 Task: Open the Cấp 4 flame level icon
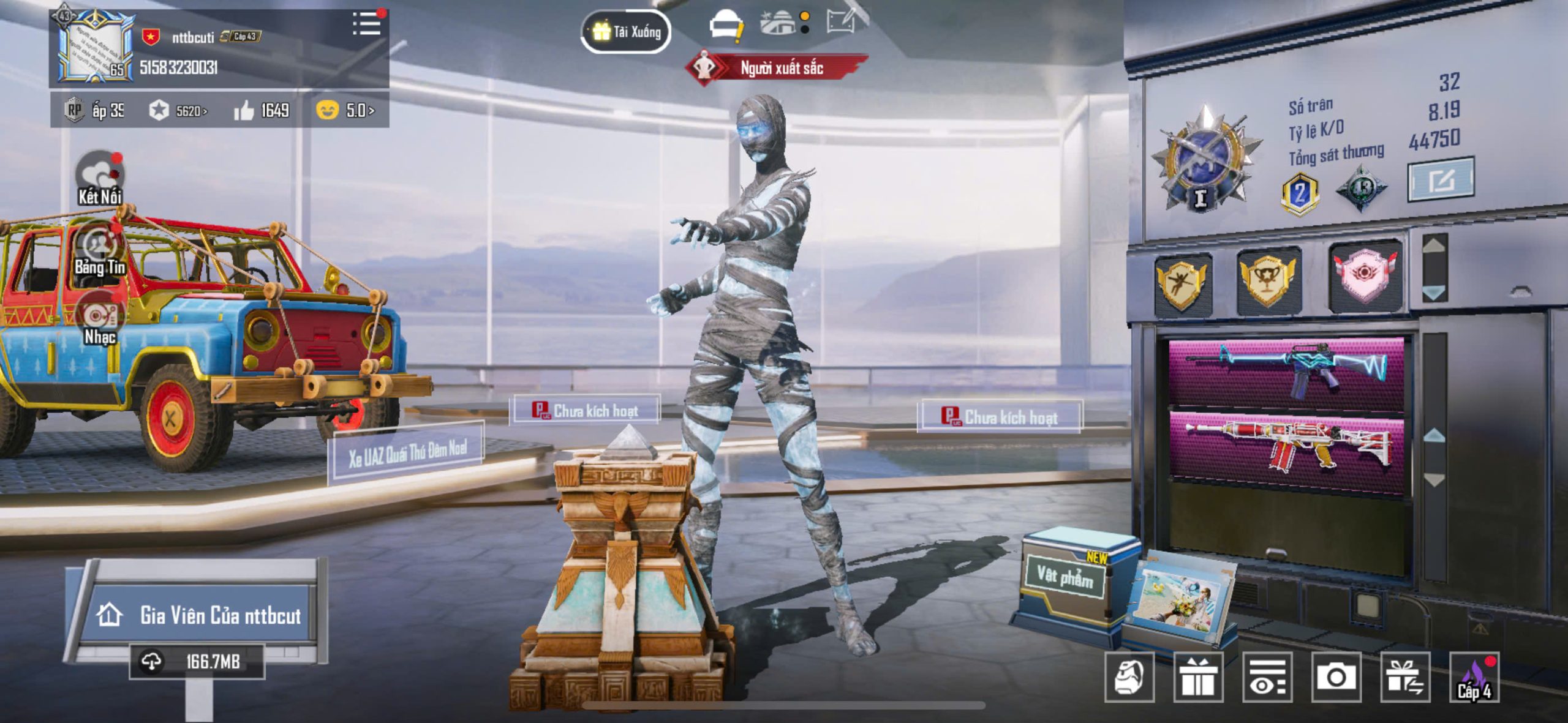(1474, 677)
